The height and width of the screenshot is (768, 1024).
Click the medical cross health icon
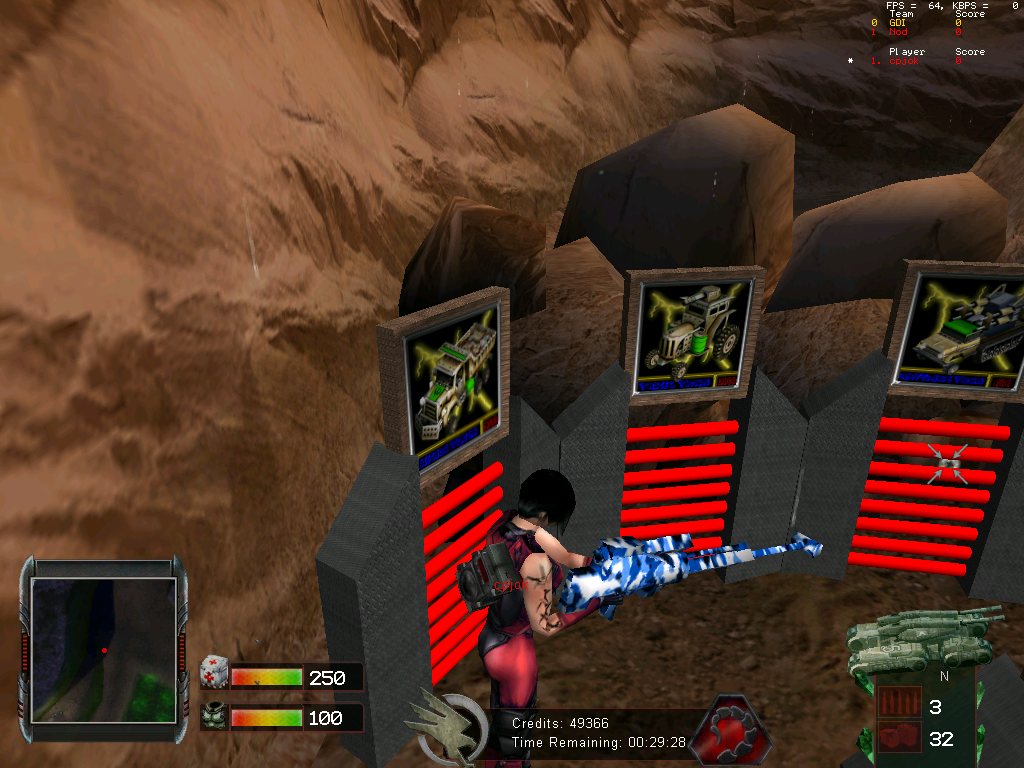(213, 670)
